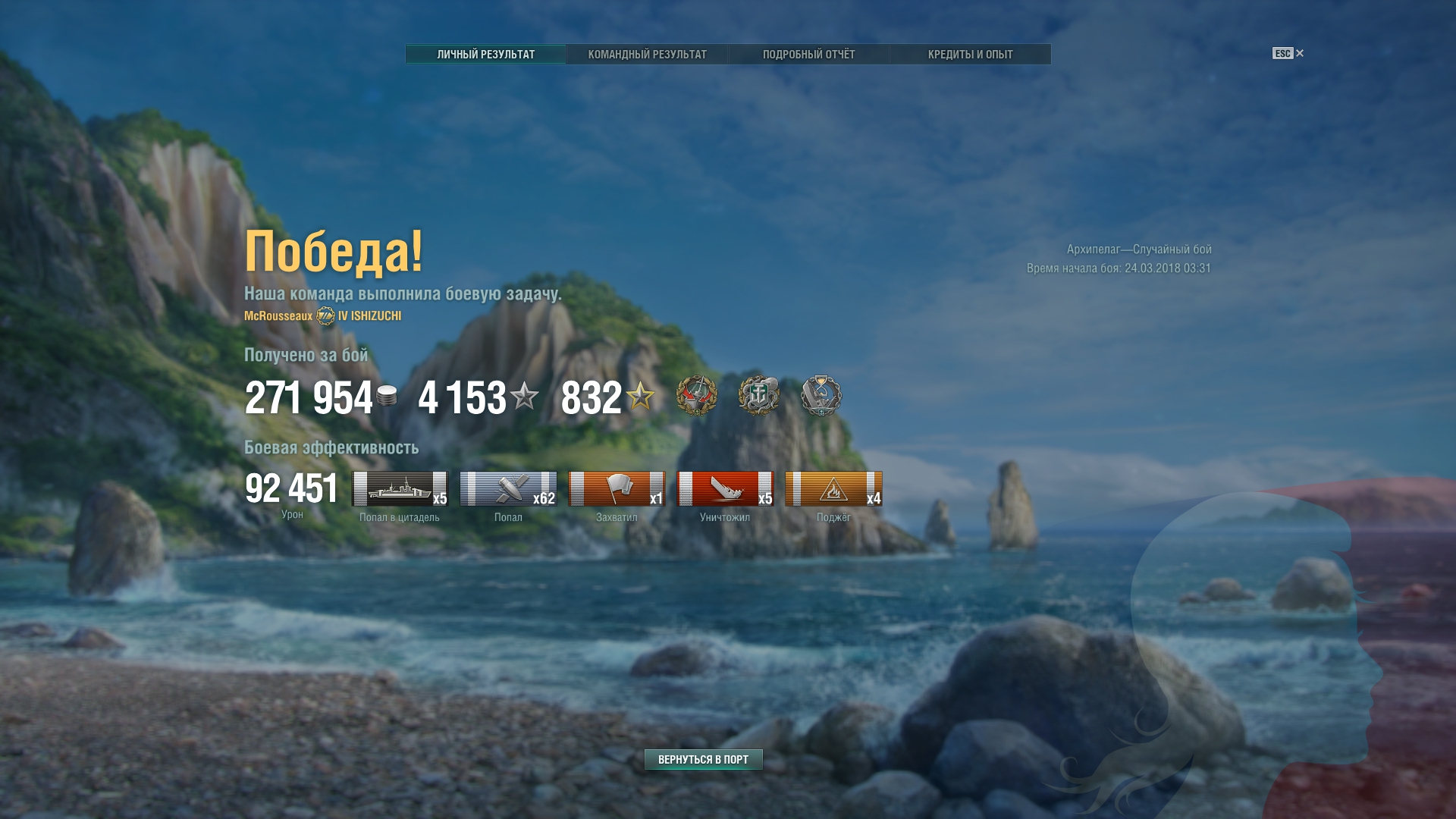Inspect the blue hourglass achievement medal
The width and height of the screenshot is (1456, 819).
(821, 396)
